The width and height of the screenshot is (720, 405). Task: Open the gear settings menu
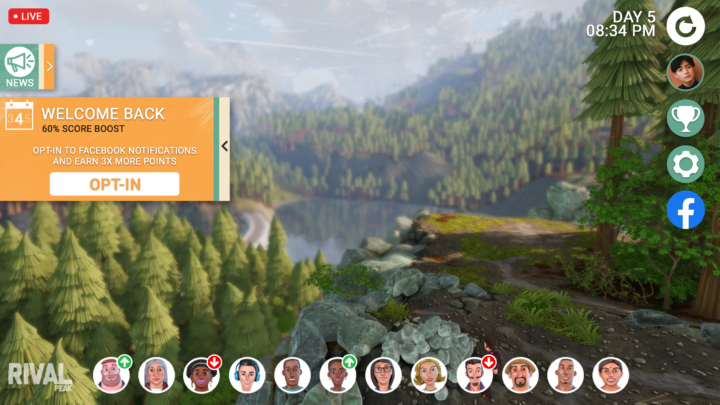pyautogui.click(x=685, y=164)
